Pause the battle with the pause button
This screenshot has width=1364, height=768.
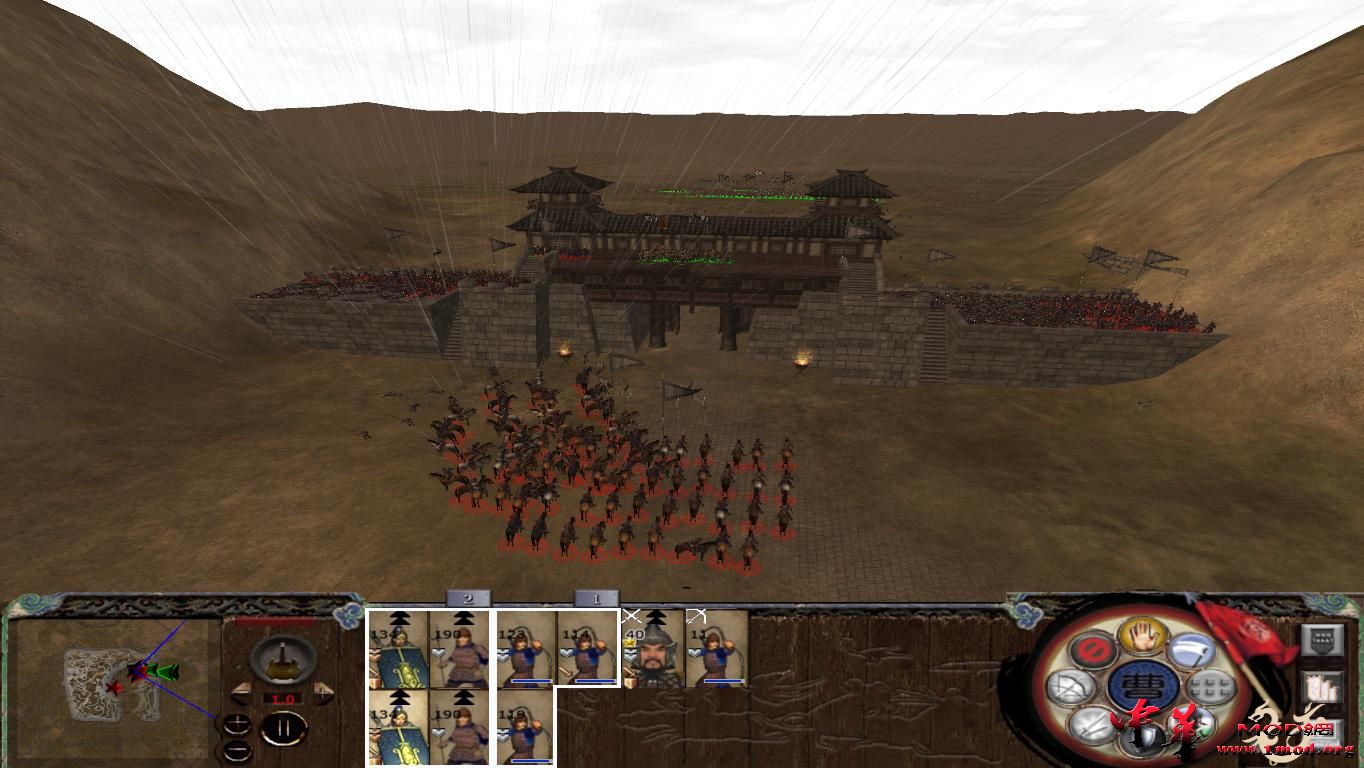pyautogui.click(x=283, y=728)
